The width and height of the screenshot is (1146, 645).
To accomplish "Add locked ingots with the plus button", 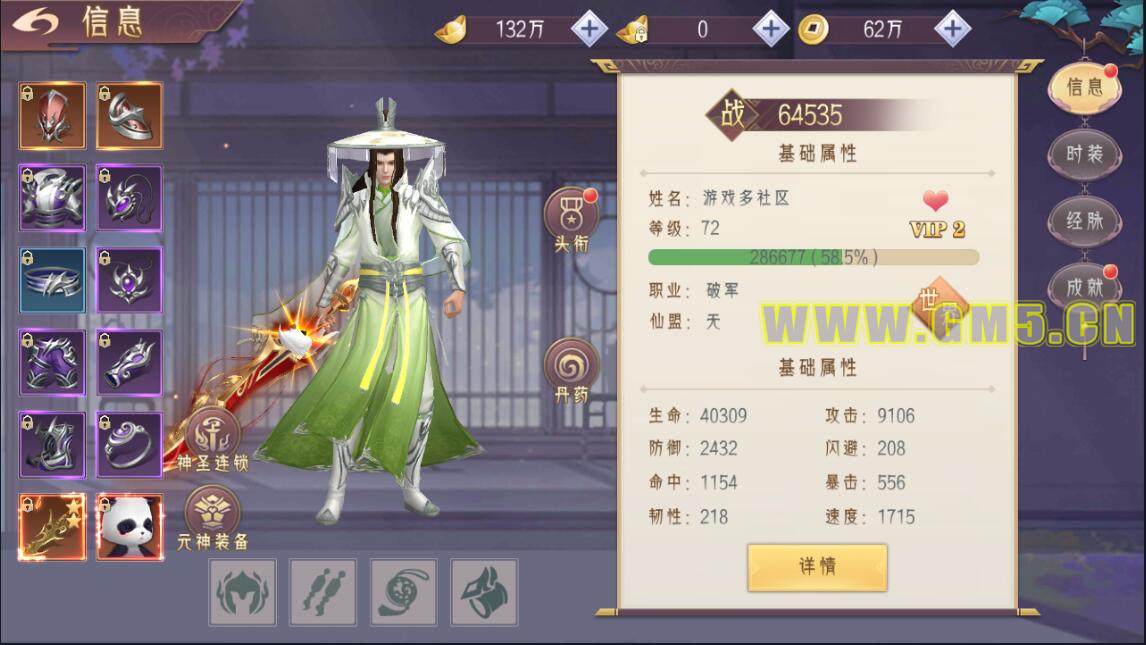I will pyautogui.click(x=770, y=29).
